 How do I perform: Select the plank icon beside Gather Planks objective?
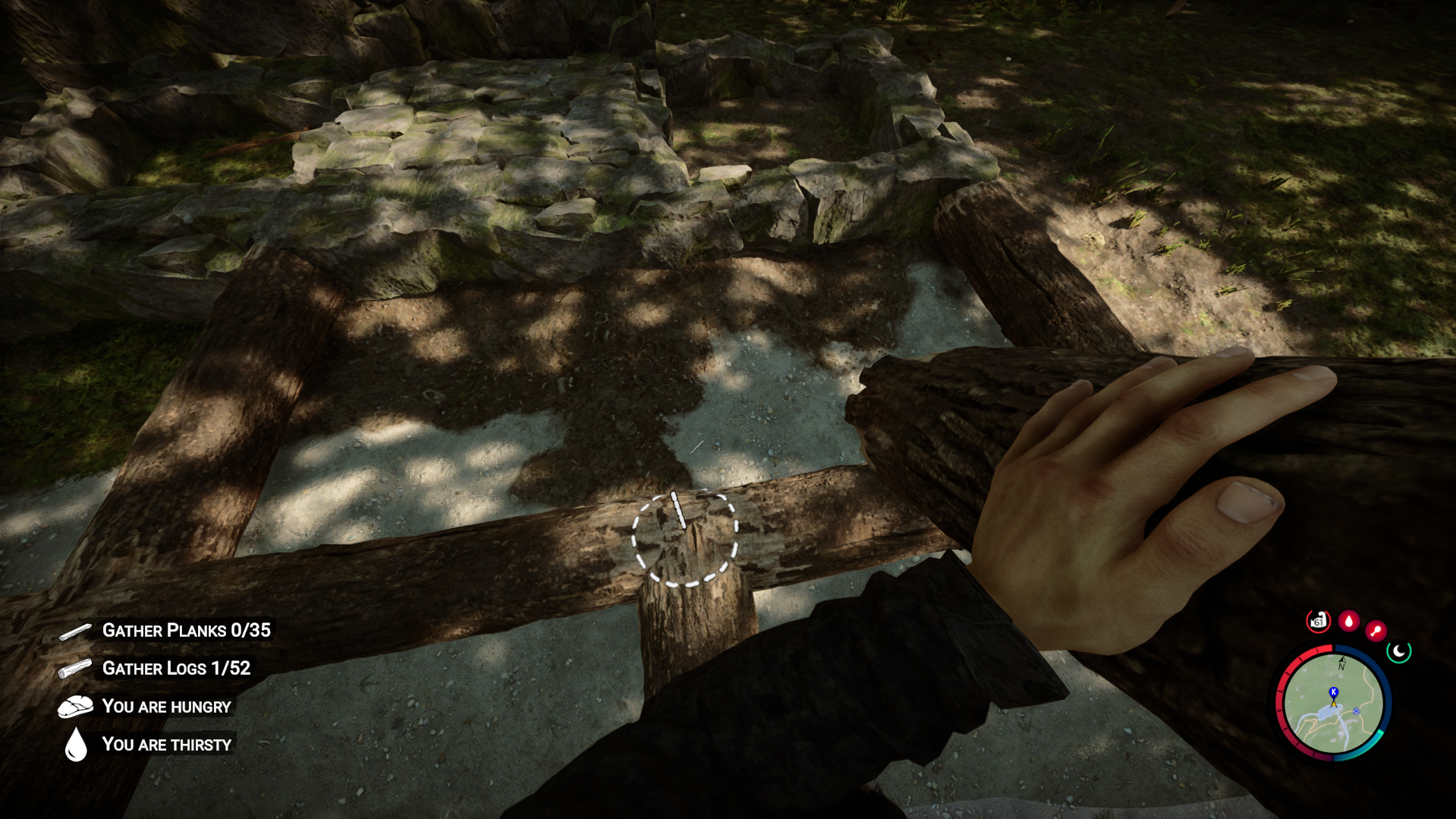(74, 630)
